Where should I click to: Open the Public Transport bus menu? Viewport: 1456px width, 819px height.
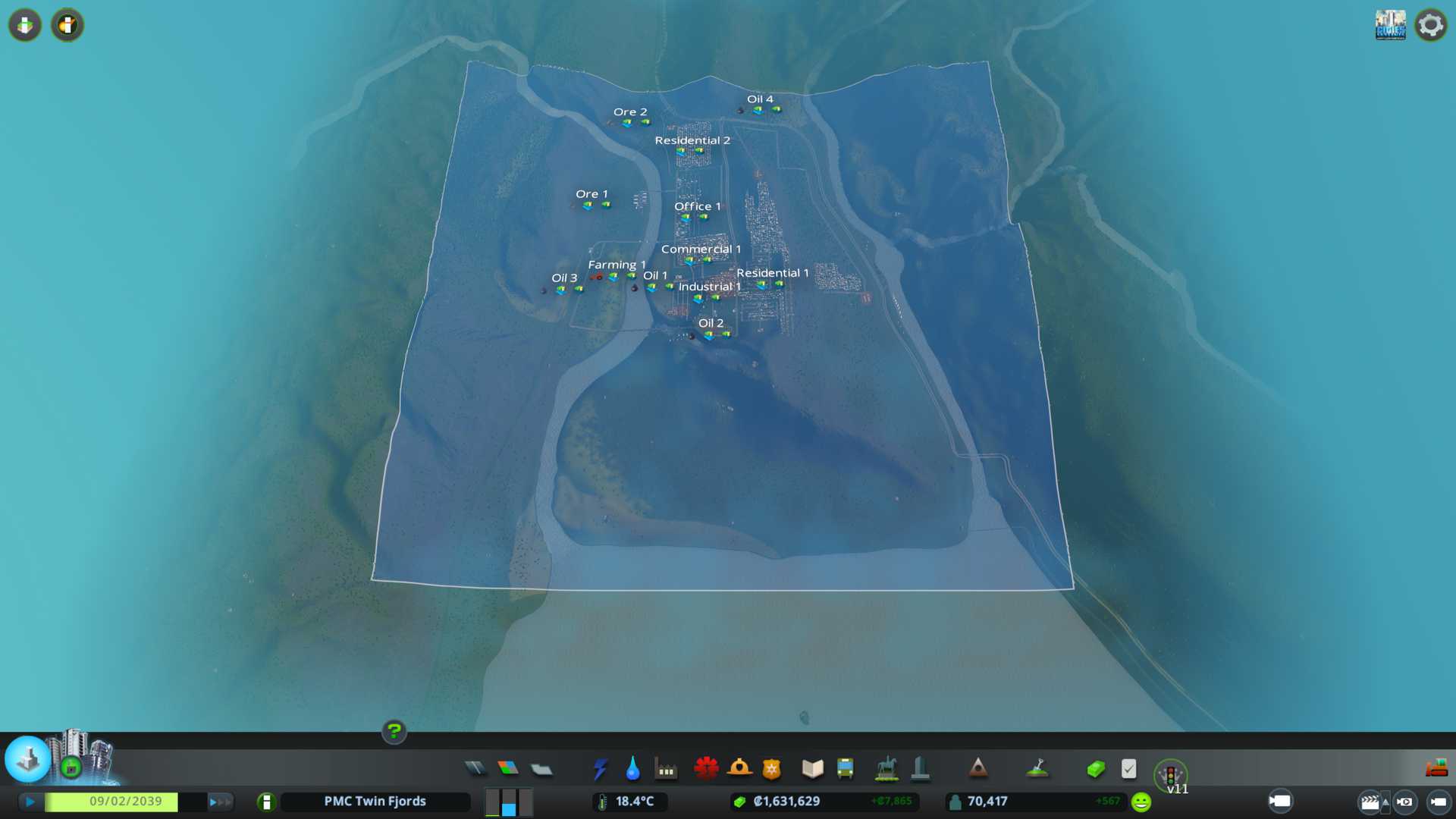pyautogui.click(x=846, y=769)
